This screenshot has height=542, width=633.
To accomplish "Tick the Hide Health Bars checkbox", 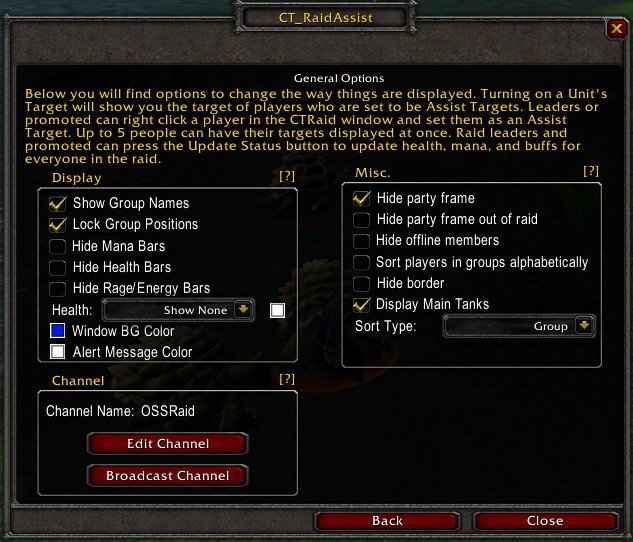I will [x=58, y=267].
